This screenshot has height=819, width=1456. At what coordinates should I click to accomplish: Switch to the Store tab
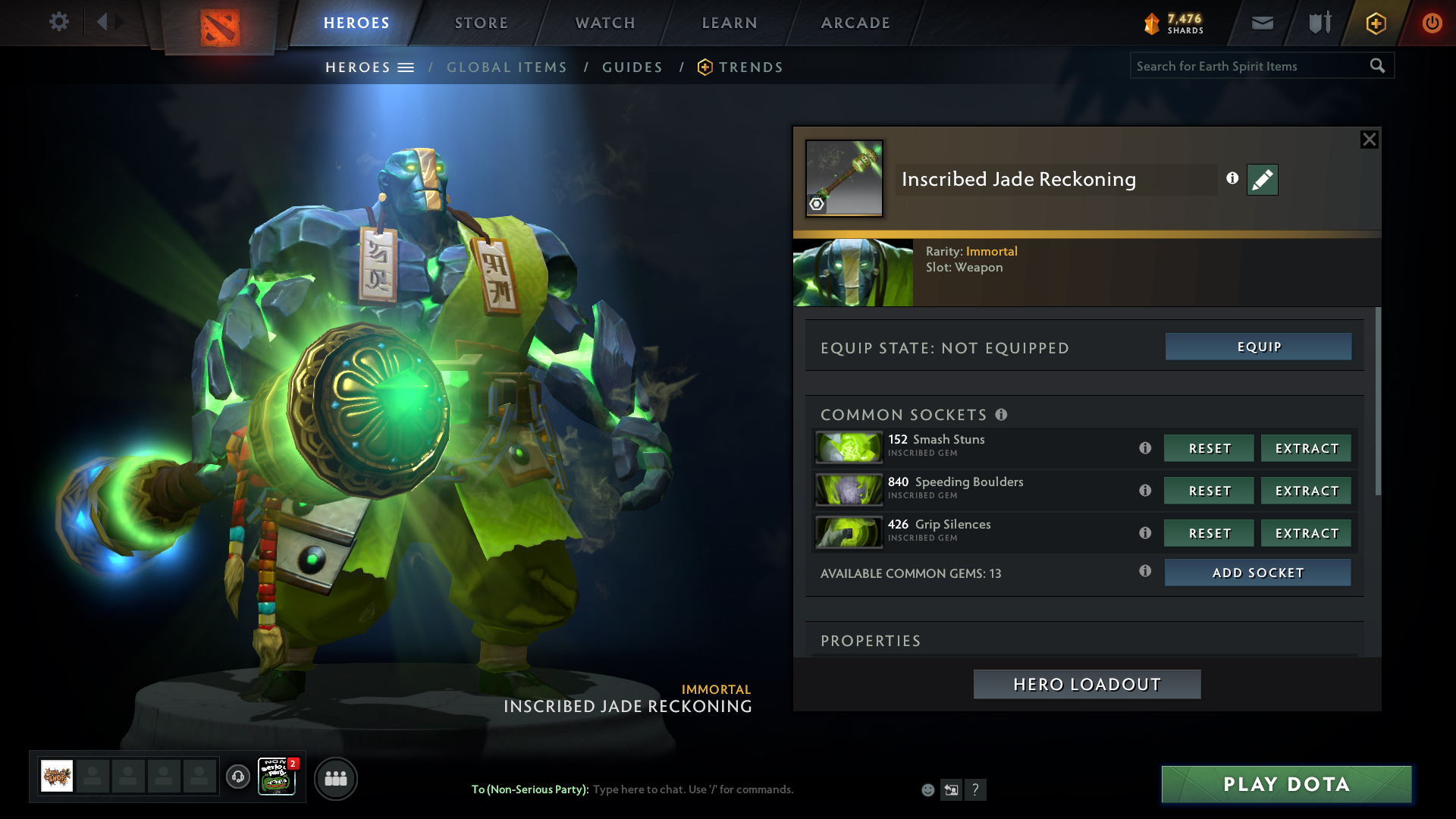482,23
